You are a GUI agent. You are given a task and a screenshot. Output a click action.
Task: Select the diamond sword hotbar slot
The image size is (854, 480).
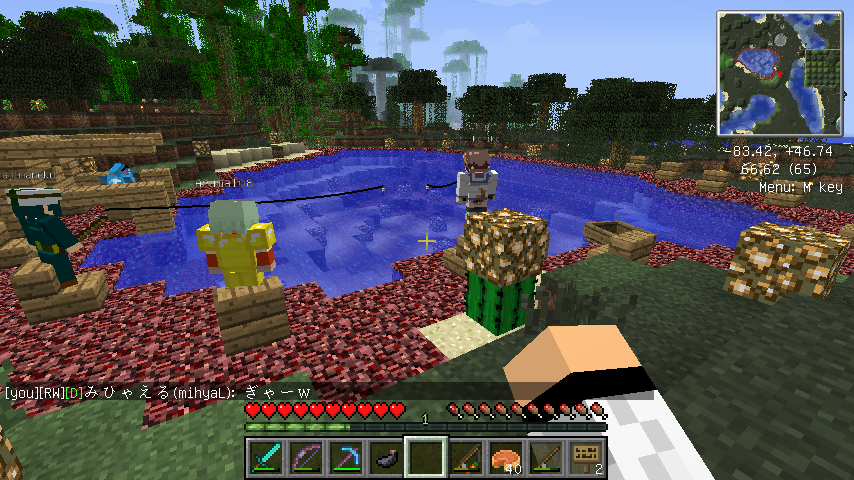[x=265, y=457]
